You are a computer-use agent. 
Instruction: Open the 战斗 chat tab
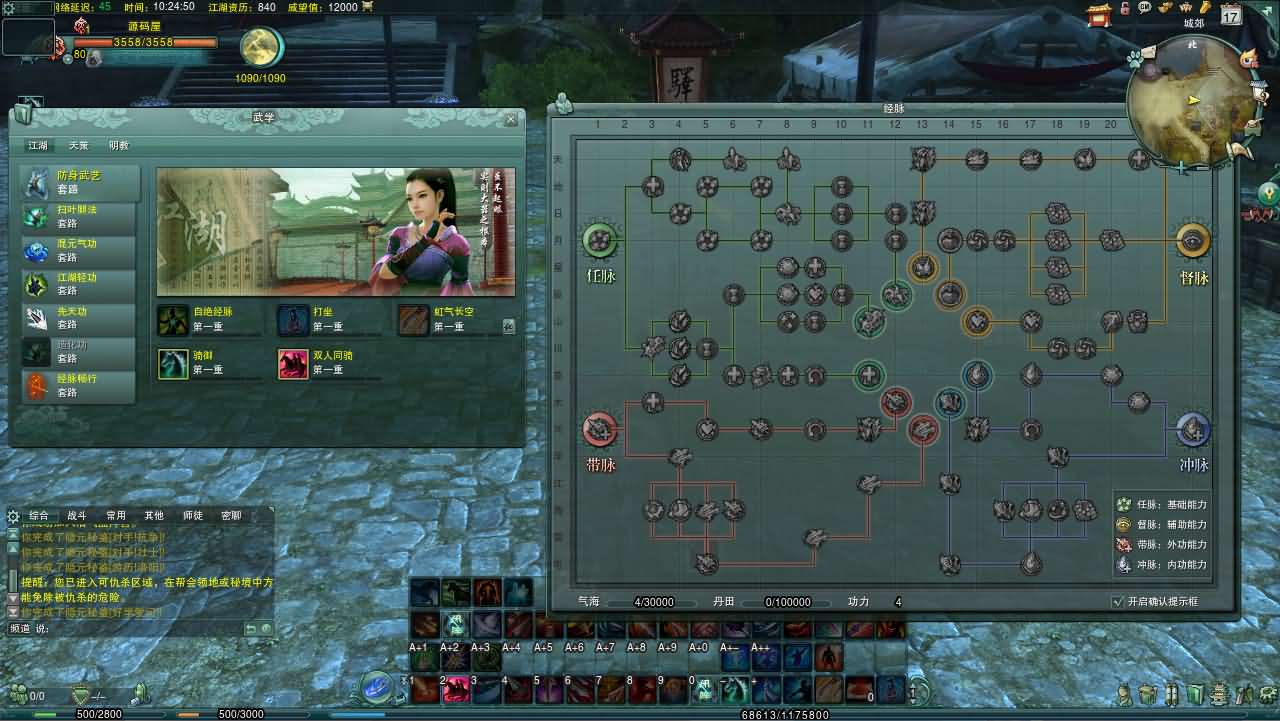(x=78, y=516)
